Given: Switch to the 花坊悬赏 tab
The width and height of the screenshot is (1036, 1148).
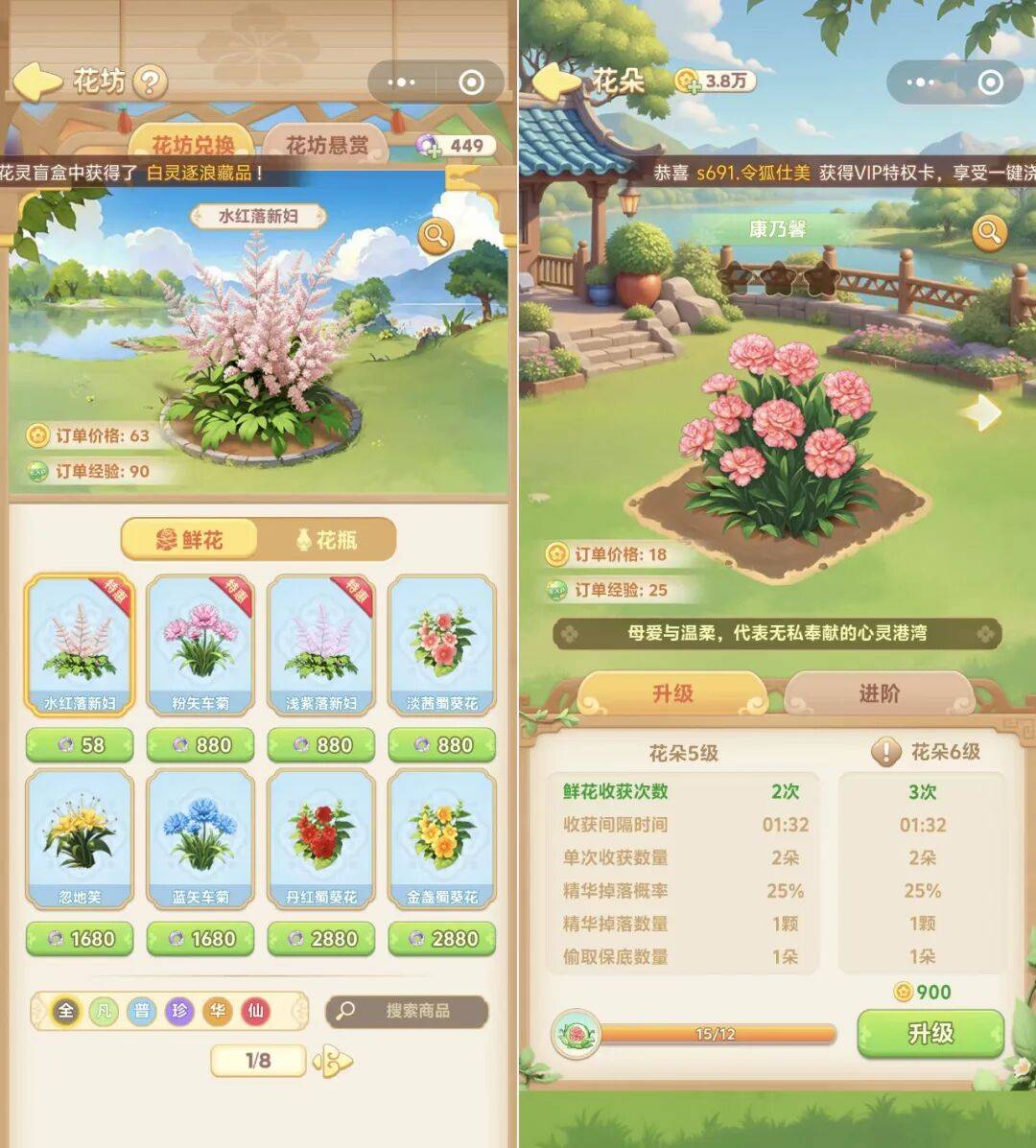Looking at the screenshot, I should tap(326, 145).
